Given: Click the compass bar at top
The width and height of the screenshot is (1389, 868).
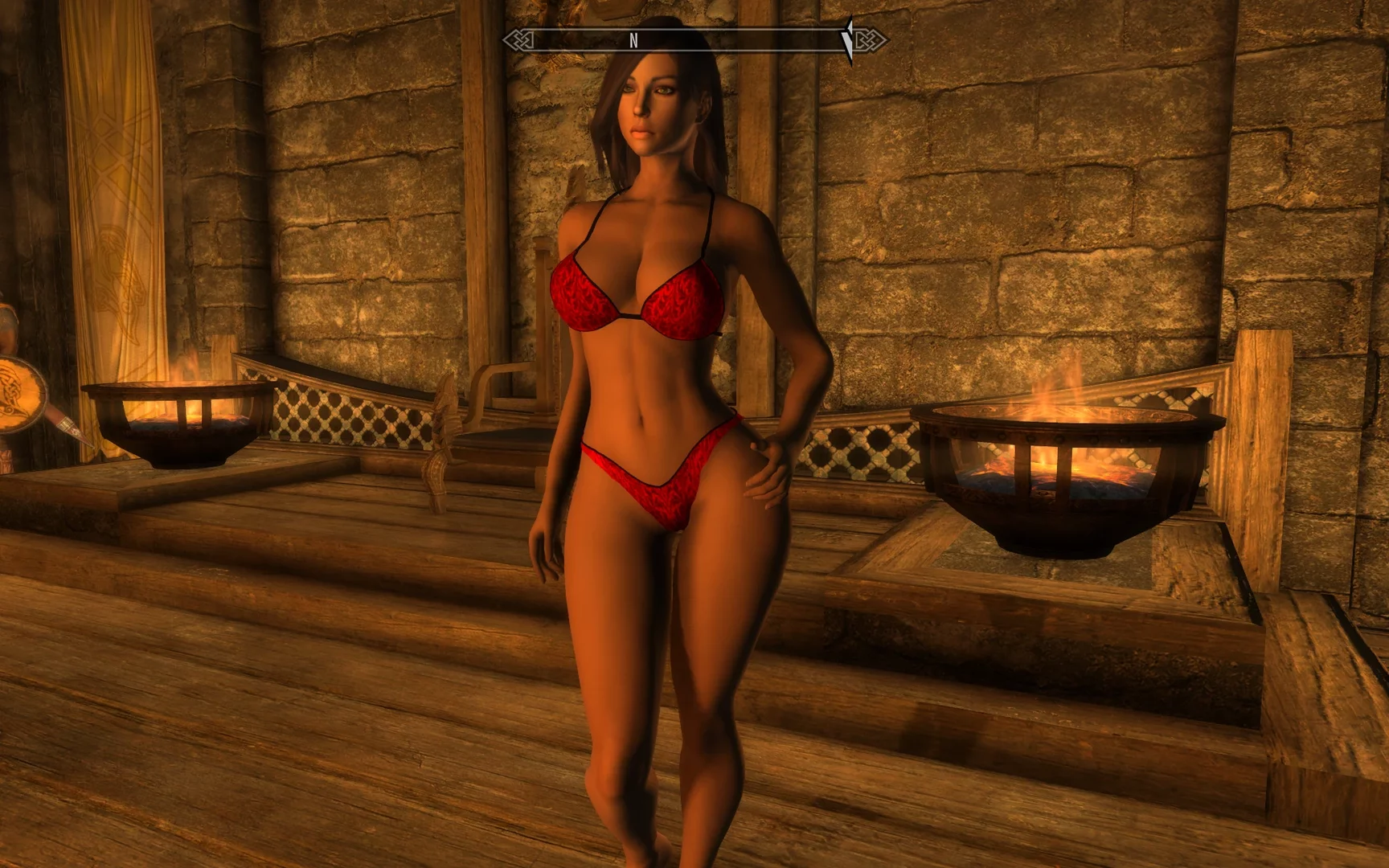Looking at the screenshot, I should coord(694,40).
